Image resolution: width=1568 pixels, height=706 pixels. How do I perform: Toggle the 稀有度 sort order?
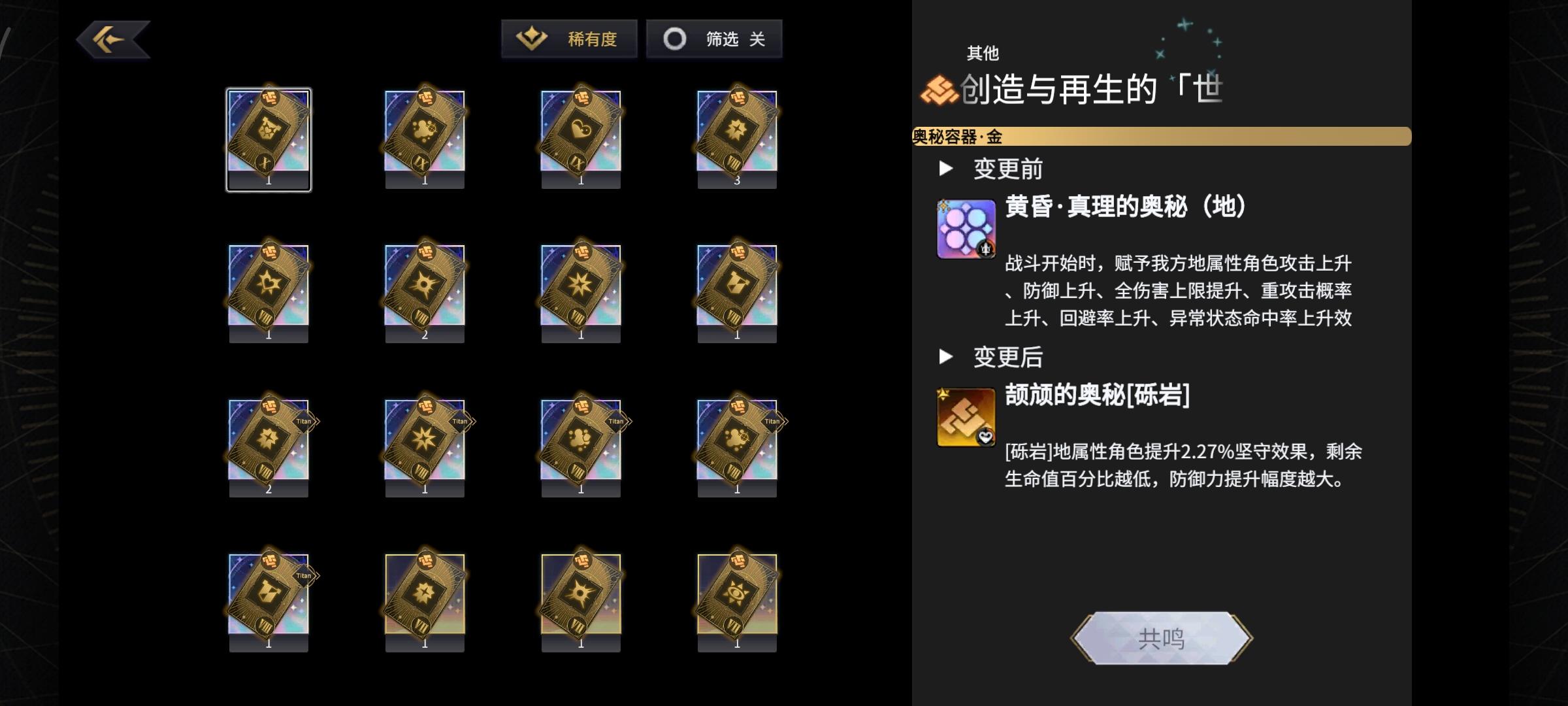click(568, 38)
